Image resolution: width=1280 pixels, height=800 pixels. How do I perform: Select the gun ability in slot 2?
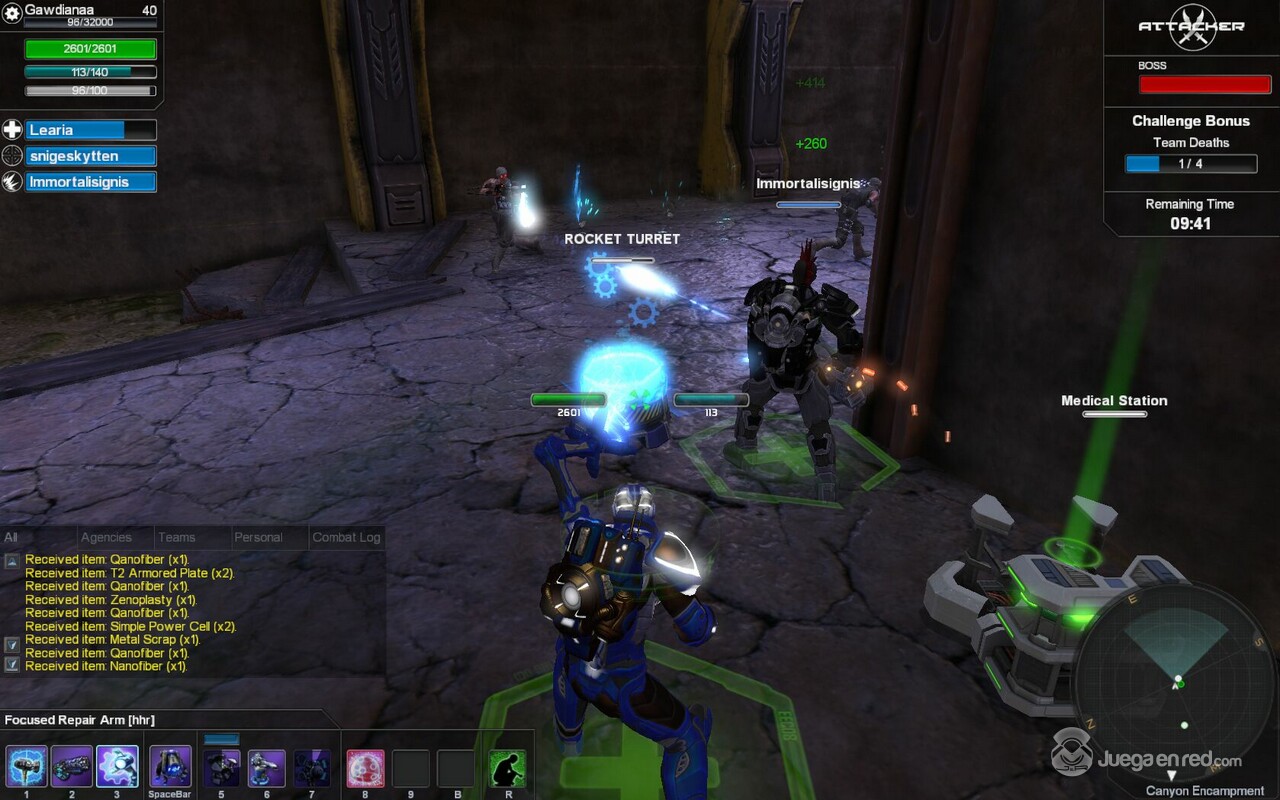(x=72, y=767)
